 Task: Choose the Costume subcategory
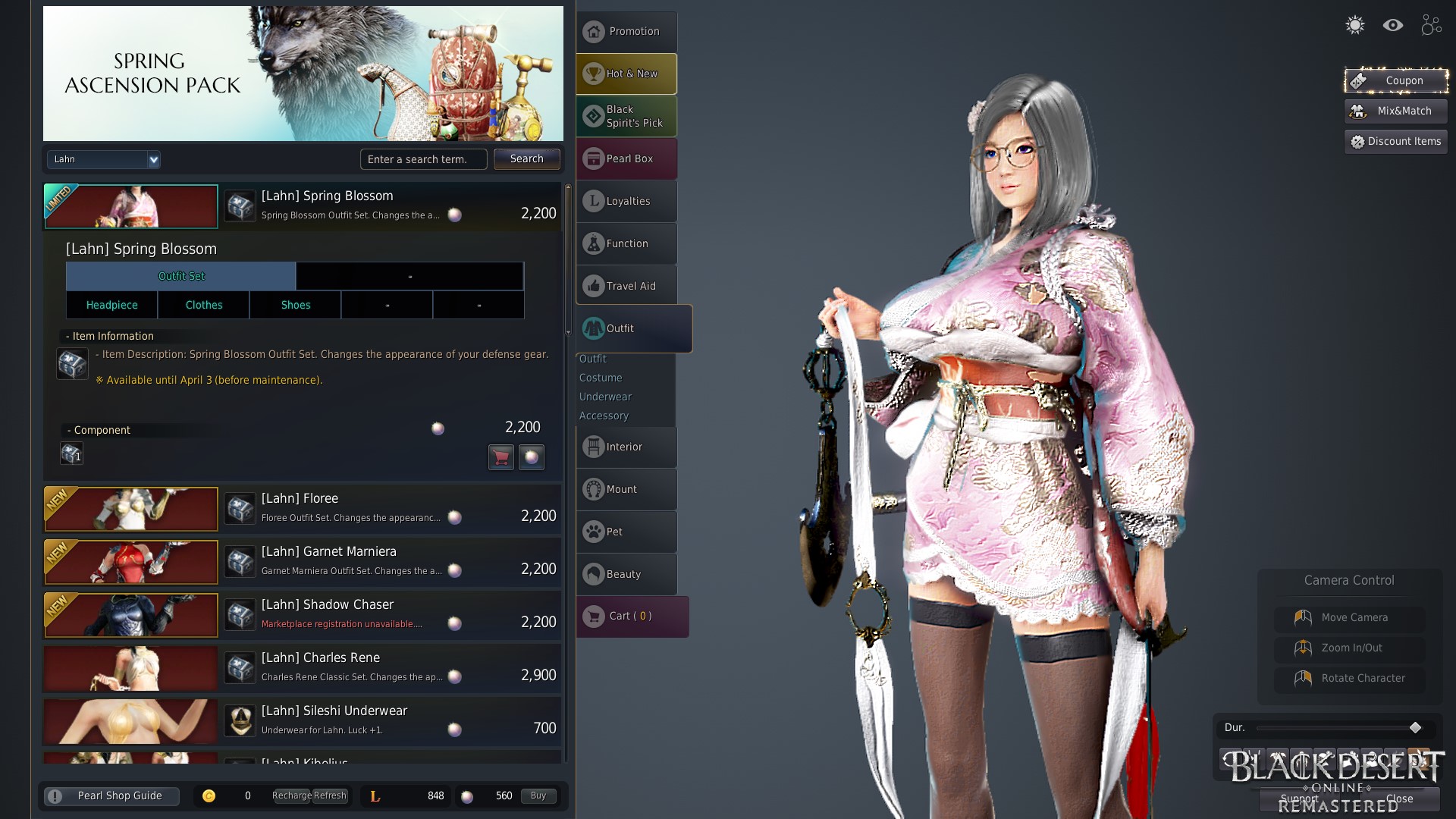tap(601, 378)
